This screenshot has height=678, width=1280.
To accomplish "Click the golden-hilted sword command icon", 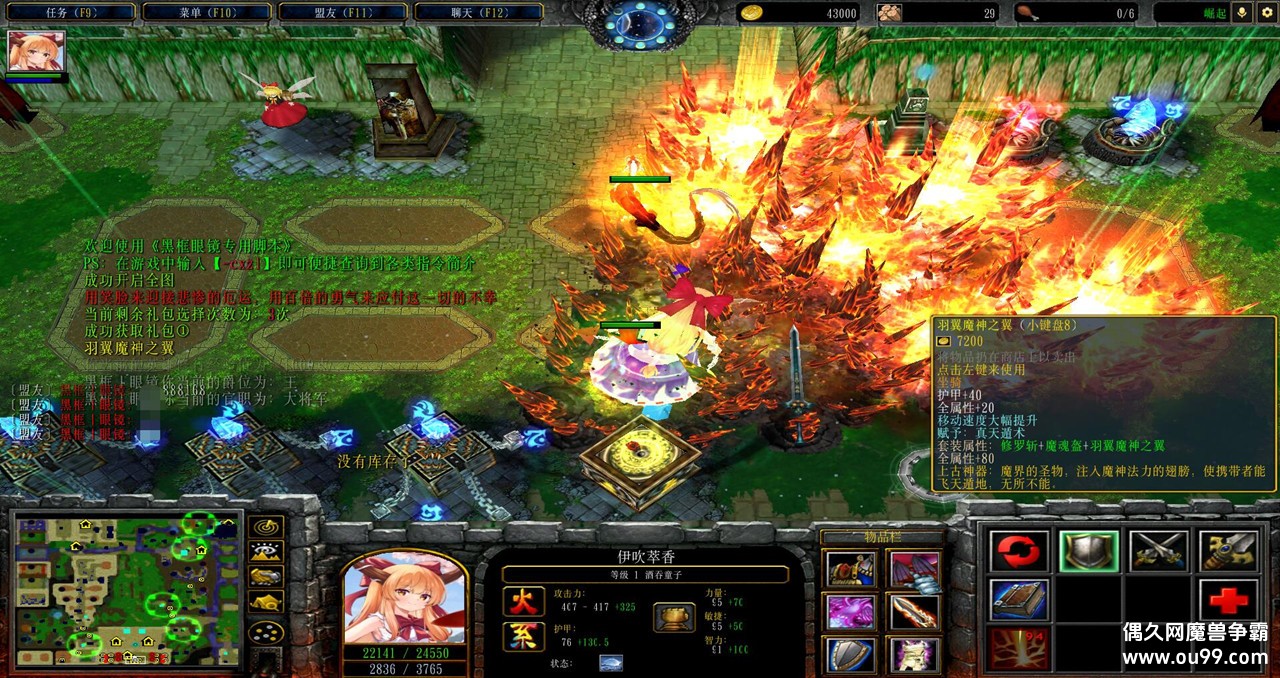I will coord(1228,551).
